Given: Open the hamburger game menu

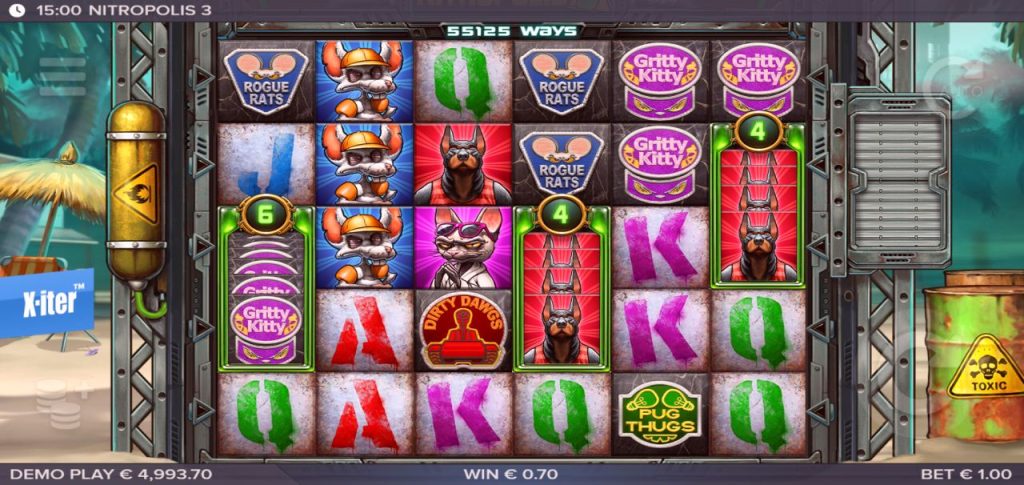Looking at the screenshot, I should [62, 76].
